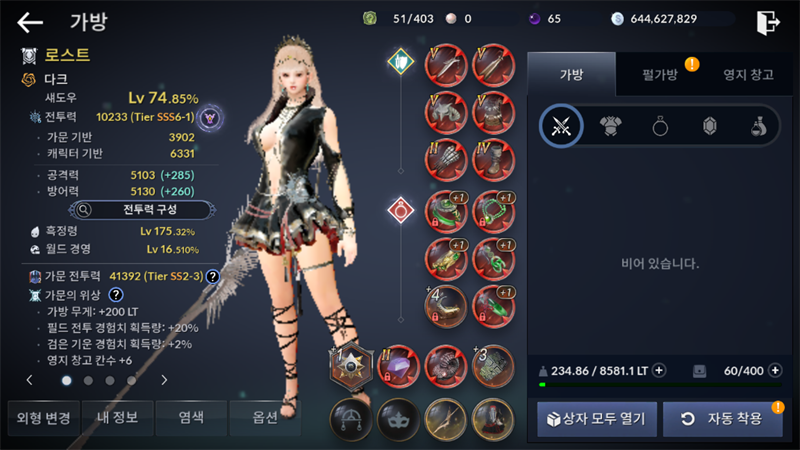Filter bag by ring accessory icon

[x=660, y=125]
